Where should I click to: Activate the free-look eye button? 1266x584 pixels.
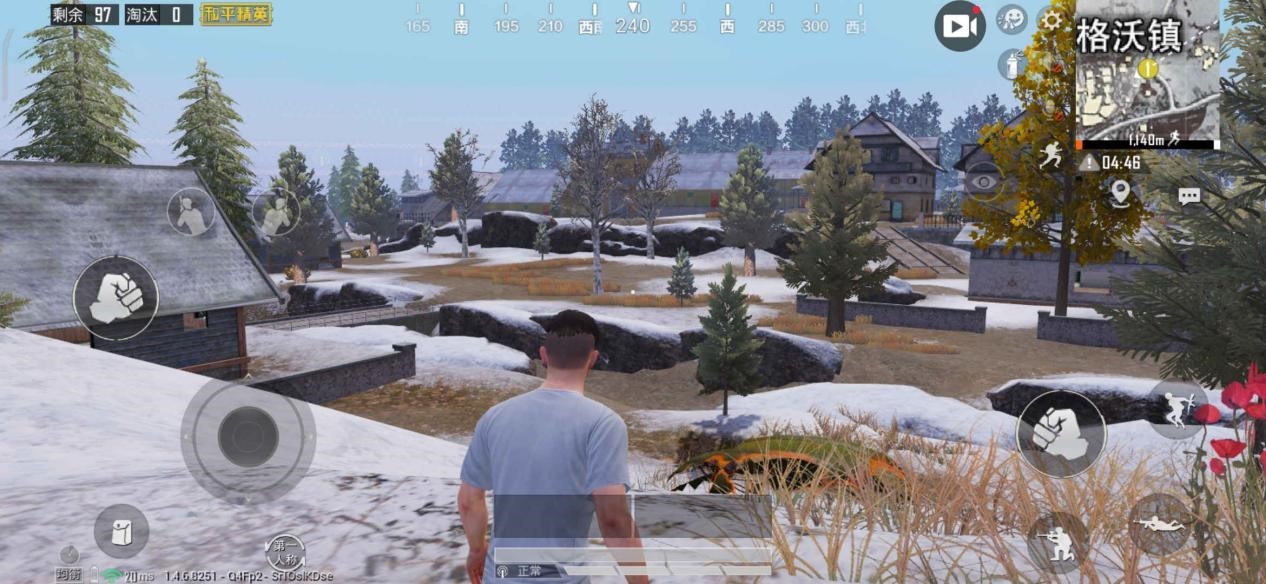click(985, 180)
